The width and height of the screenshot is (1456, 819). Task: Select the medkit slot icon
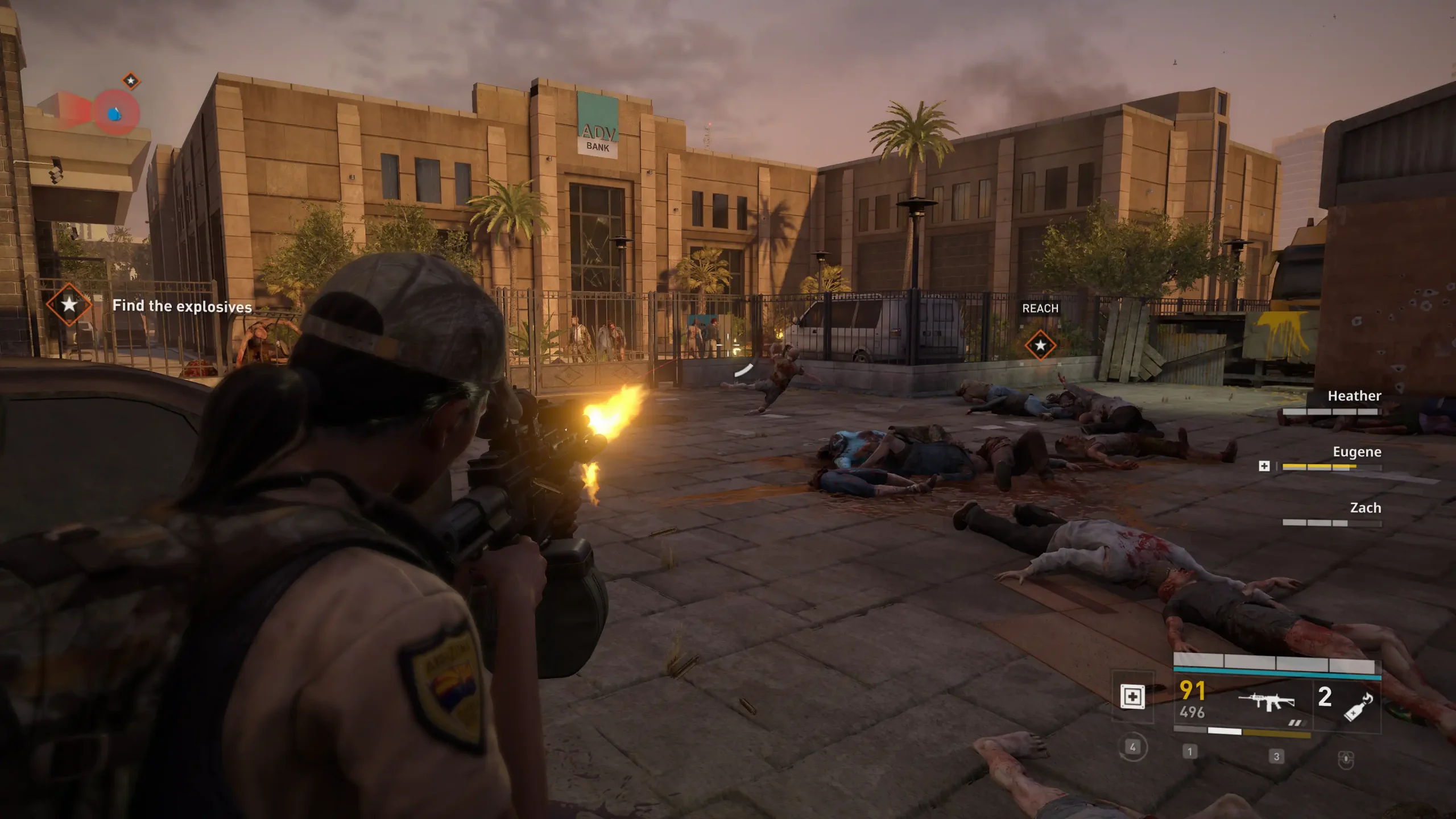[1132, 697]
